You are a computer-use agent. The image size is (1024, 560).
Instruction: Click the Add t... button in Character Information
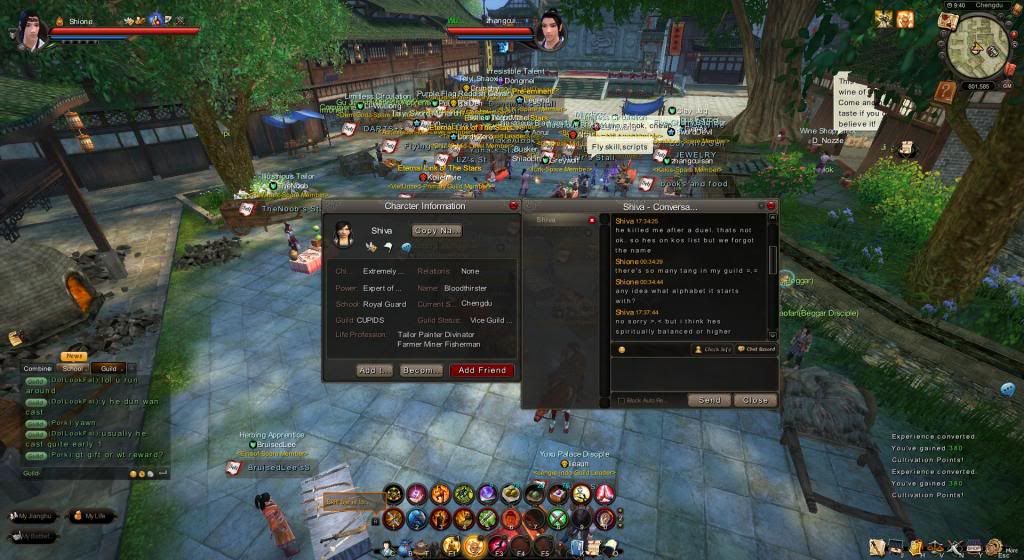click(x=374, y=370)
